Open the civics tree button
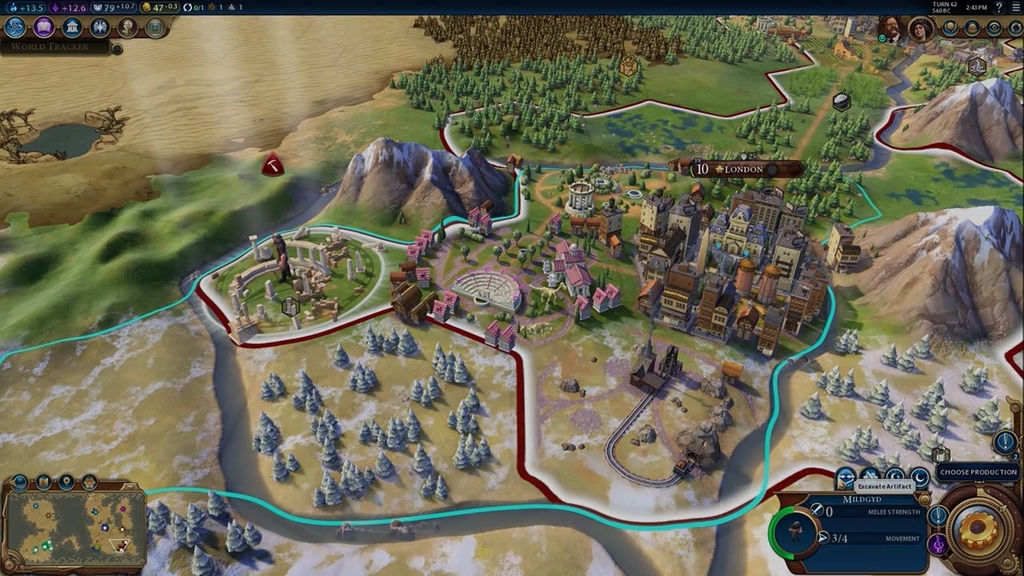The height and width of the screenshot is (576, 1024). point(44,27)
